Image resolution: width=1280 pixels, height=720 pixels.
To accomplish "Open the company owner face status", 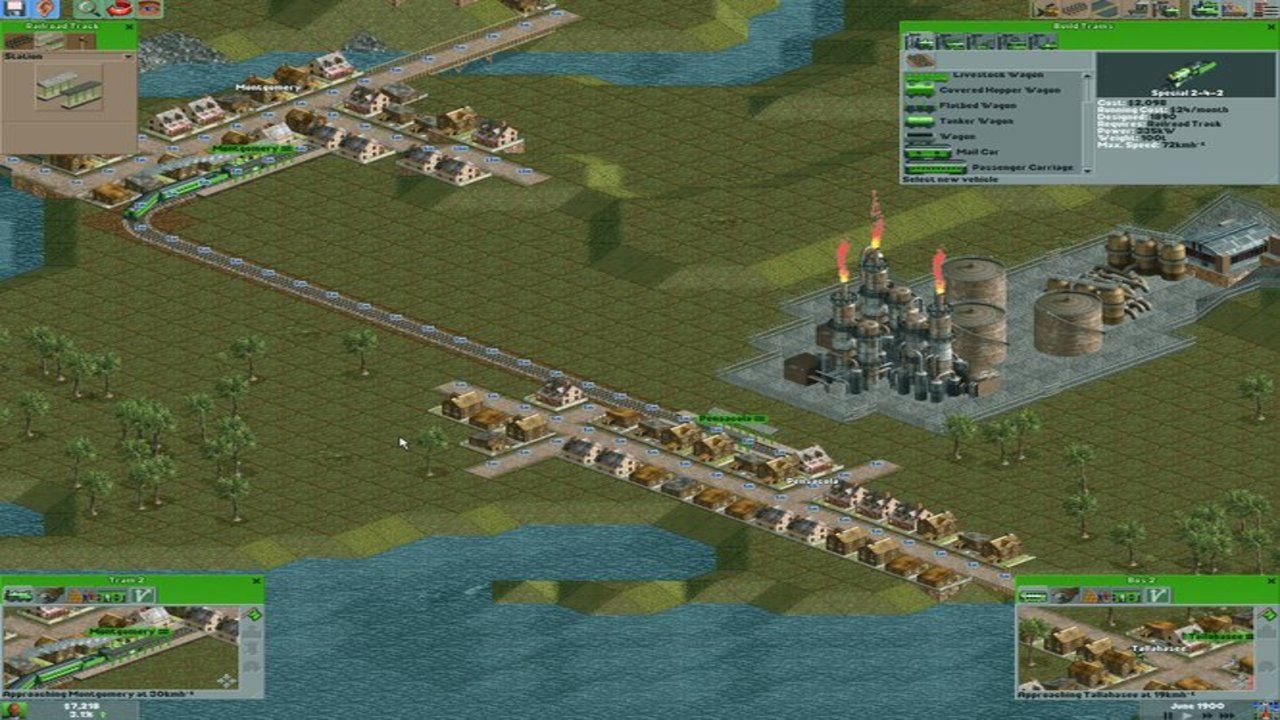I will coord(12,711).
